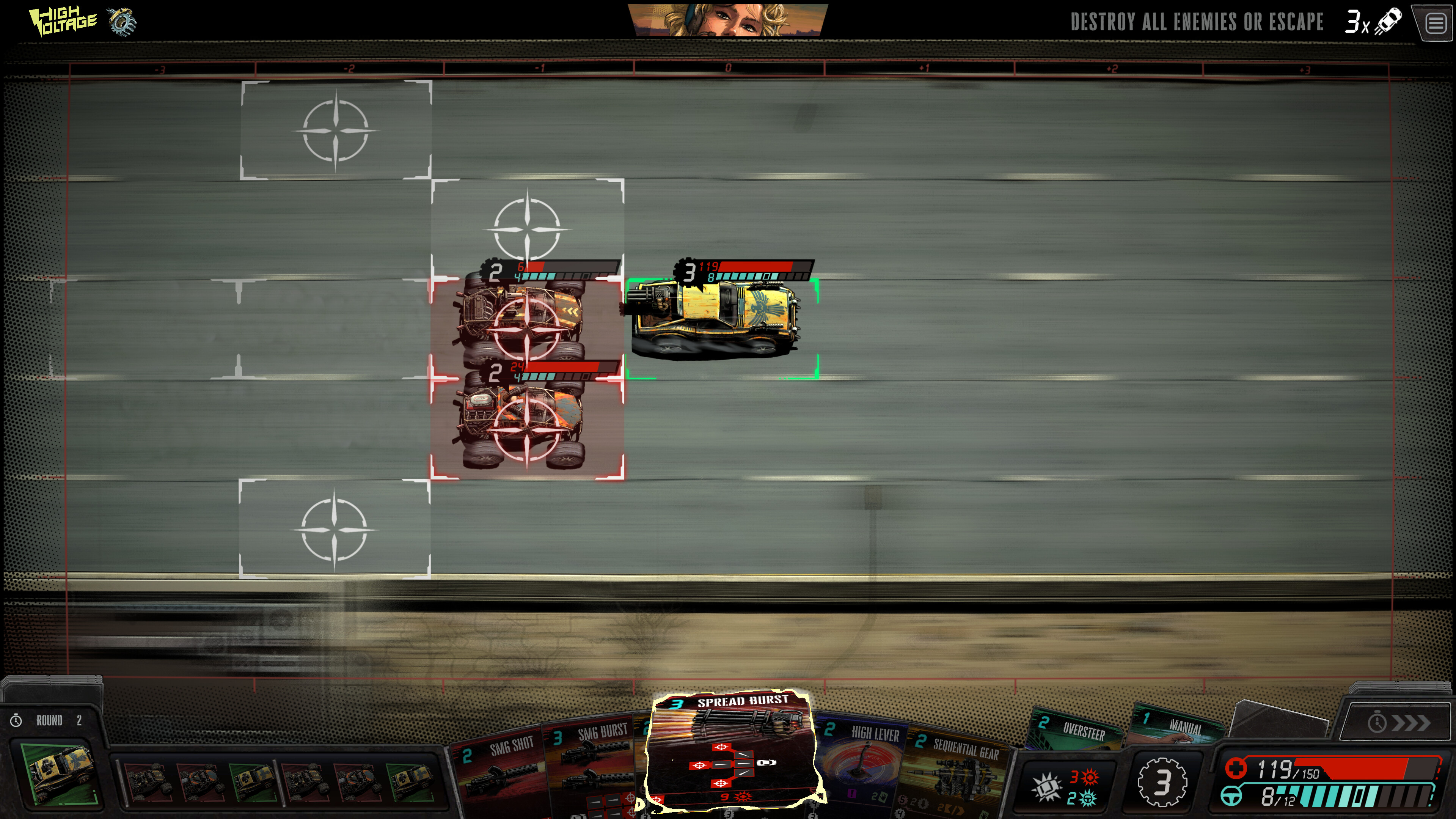This screenshot has width=1456, height=819.
Task: Select the gear cog icon beside High Voltage
Action: pos(122,22)
